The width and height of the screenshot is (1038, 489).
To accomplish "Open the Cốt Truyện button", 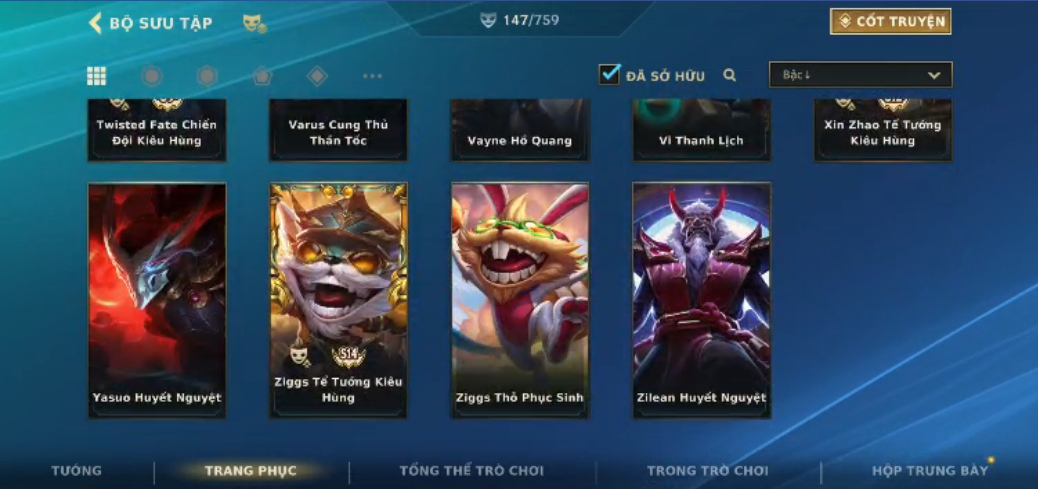I will 890,22.
